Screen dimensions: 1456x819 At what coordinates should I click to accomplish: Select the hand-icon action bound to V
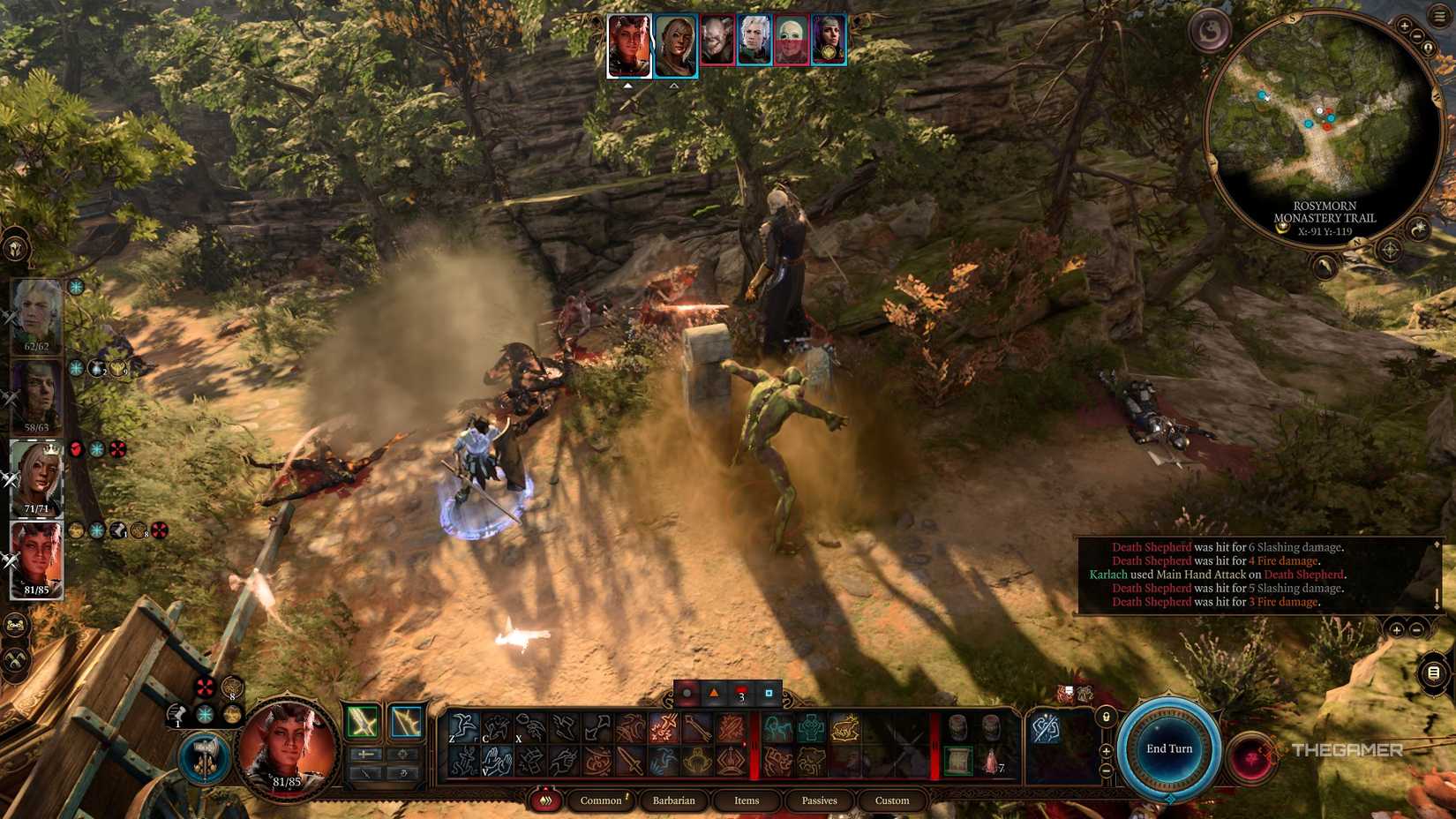(x=498, y=761)
